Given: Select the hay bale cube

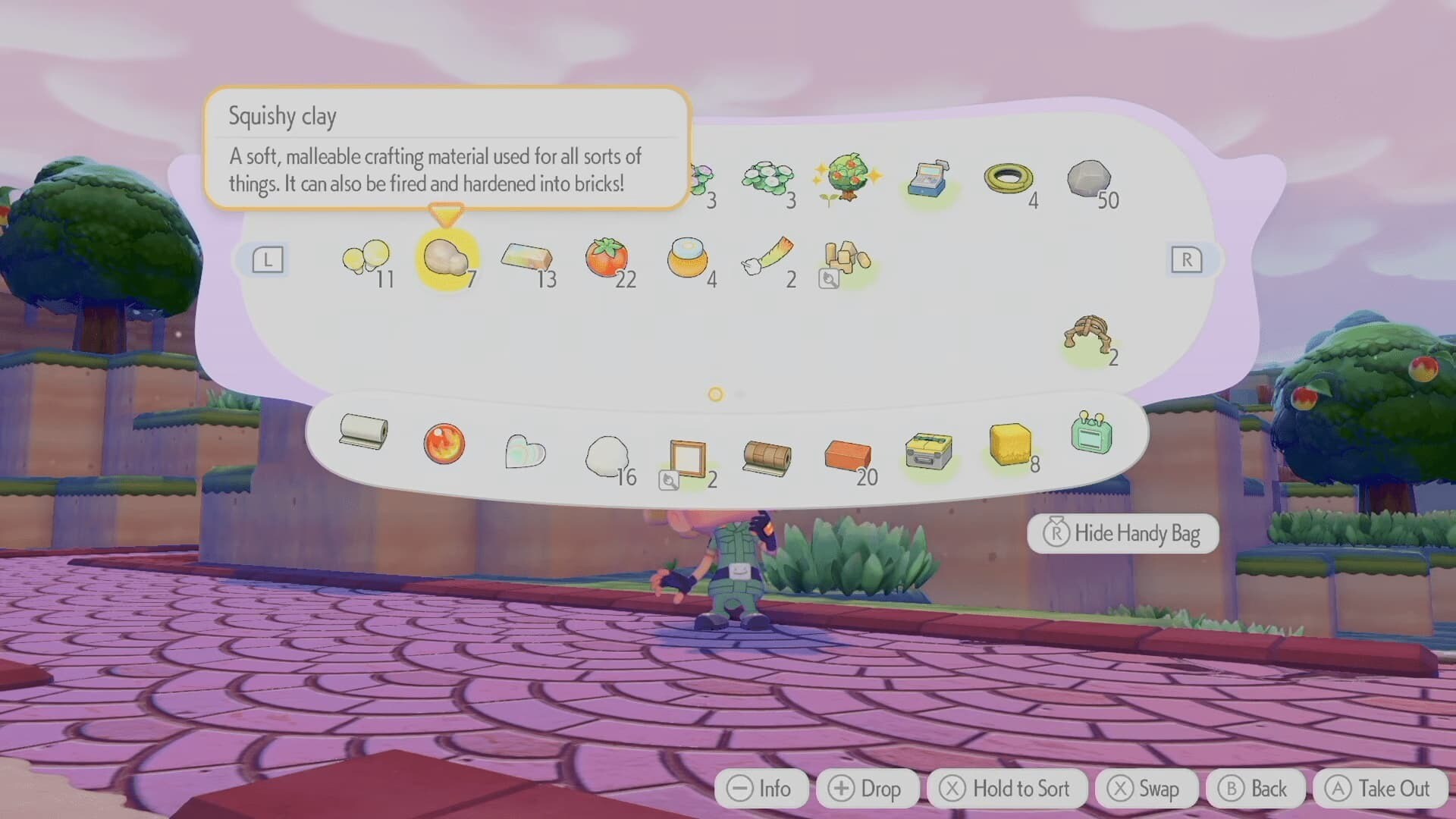Looking at the screenshot, I should [x=1010, y=444].
